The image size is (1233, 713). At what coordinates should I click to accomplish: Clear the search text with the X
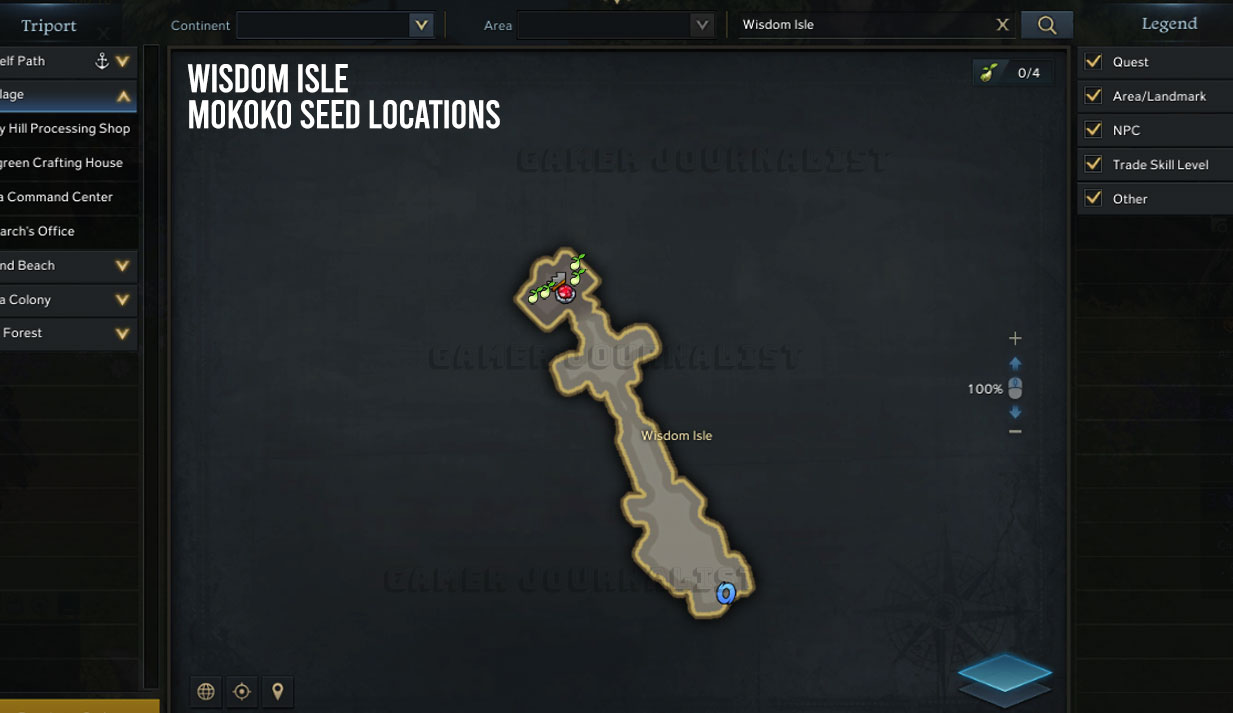1002,25
